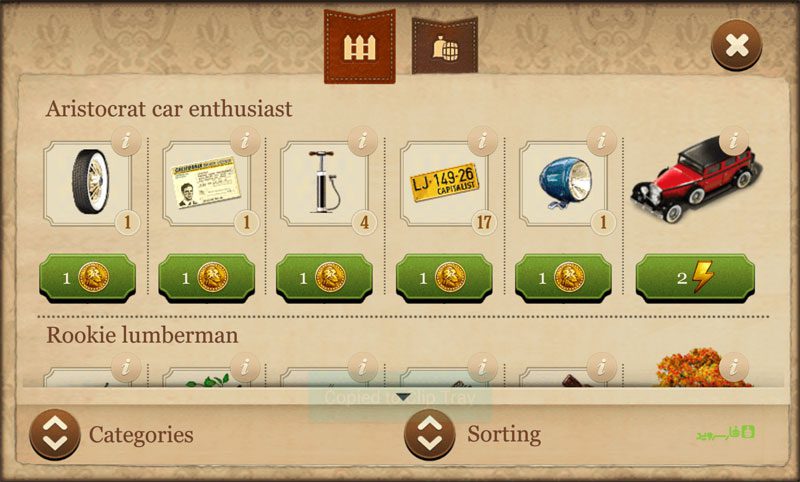800x482 pixels.
Task: Buy the car tire for one coin
Action: [x=87, y=277]
